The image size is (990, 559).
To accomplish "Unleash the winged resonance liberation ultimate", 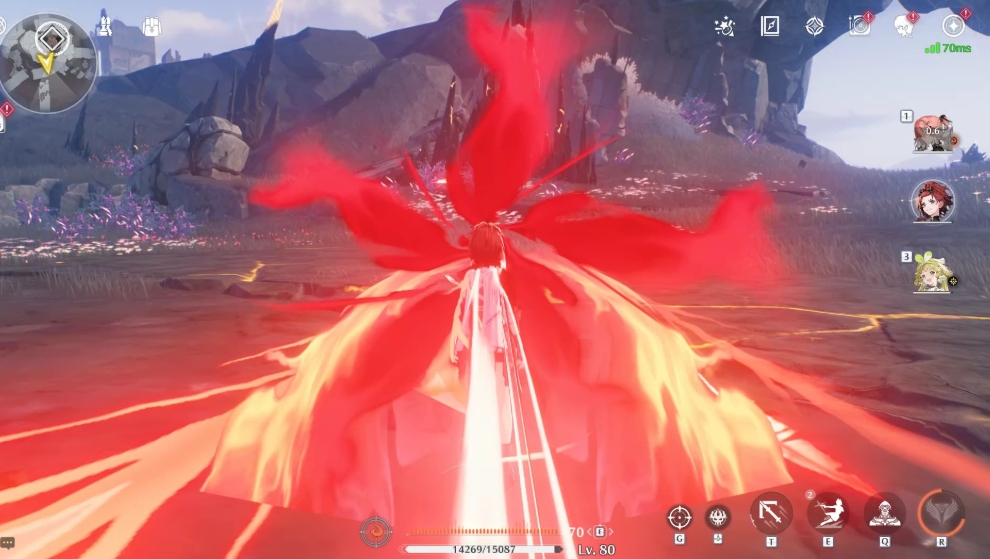I will pyautogui.click(x=941, y=511).
